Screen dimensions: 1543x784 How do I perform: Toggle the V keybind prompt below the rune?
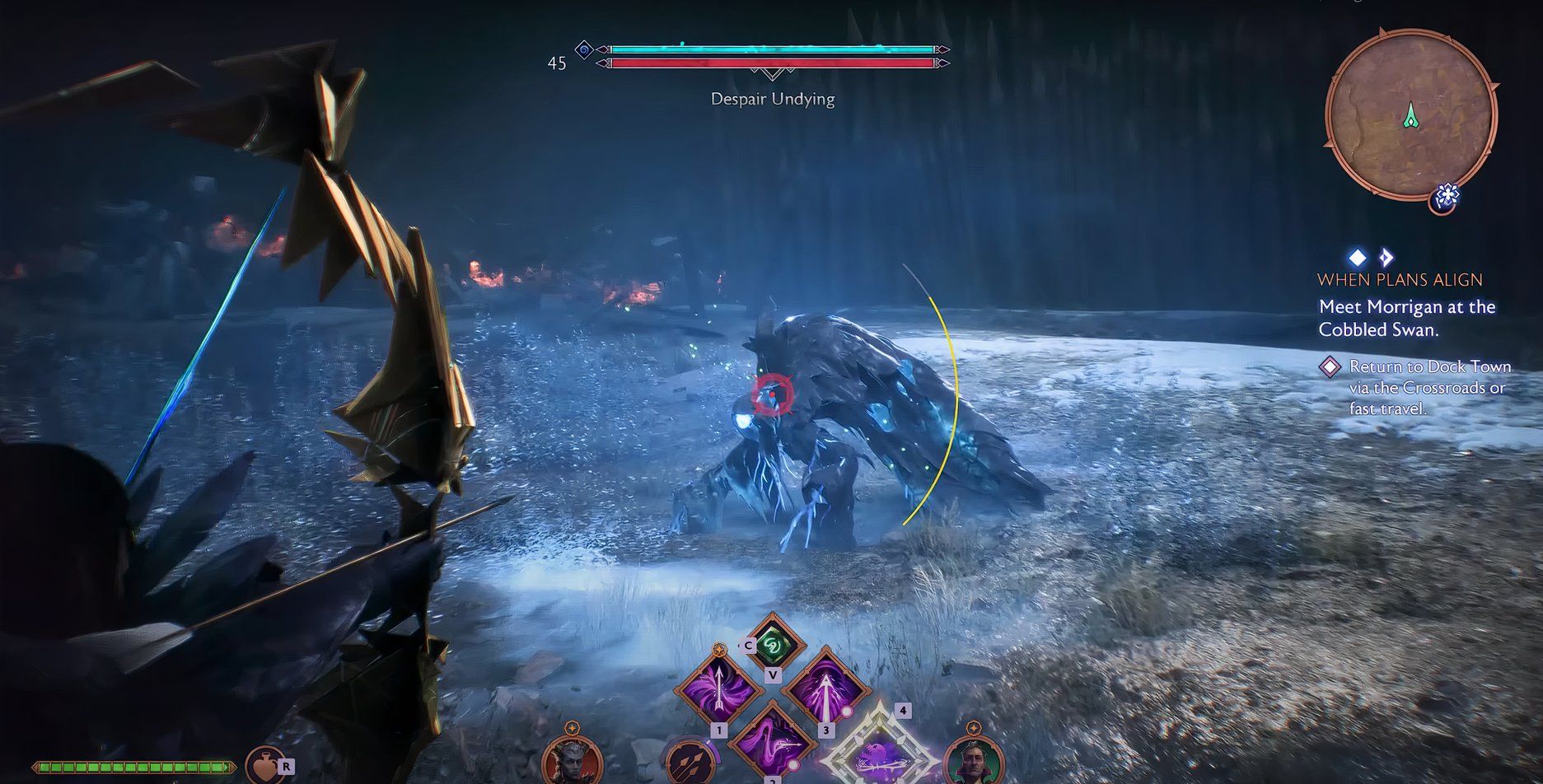click(x=773, y=674)
